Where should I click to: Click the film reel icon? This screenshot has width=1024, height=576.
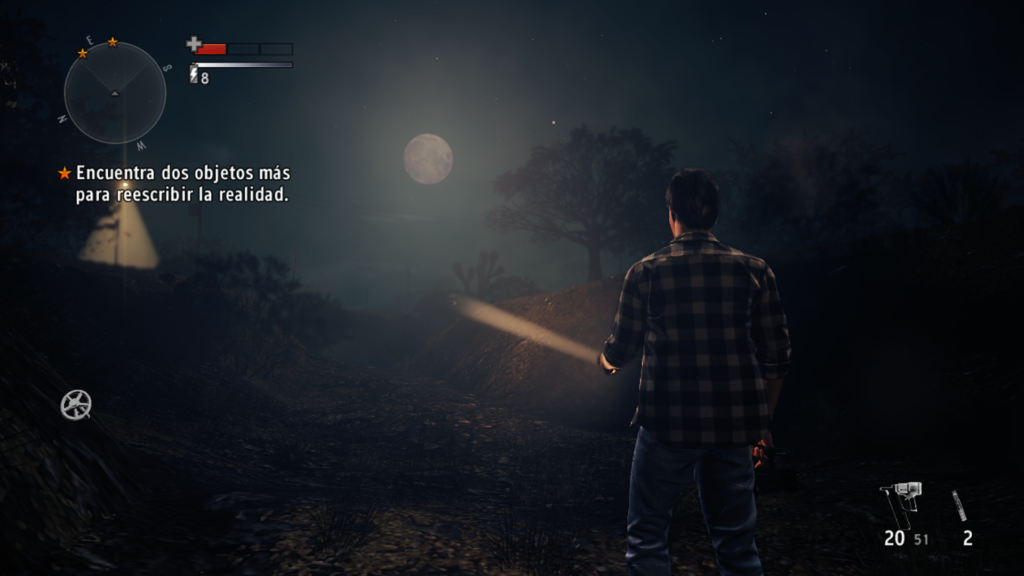(76, 404)
